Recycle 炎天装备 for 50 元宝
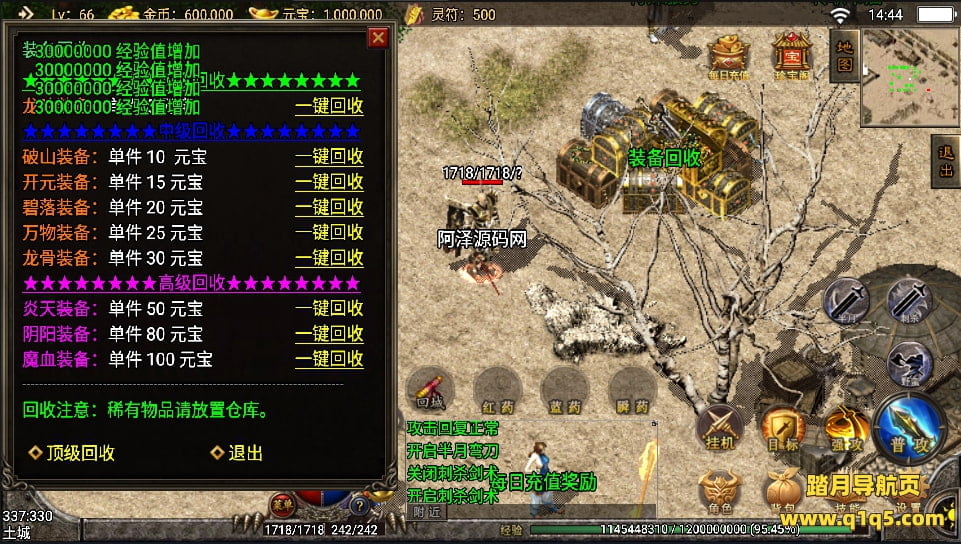Screen dimensions: 961x544 pyautogui.click(x=328, y=308)
